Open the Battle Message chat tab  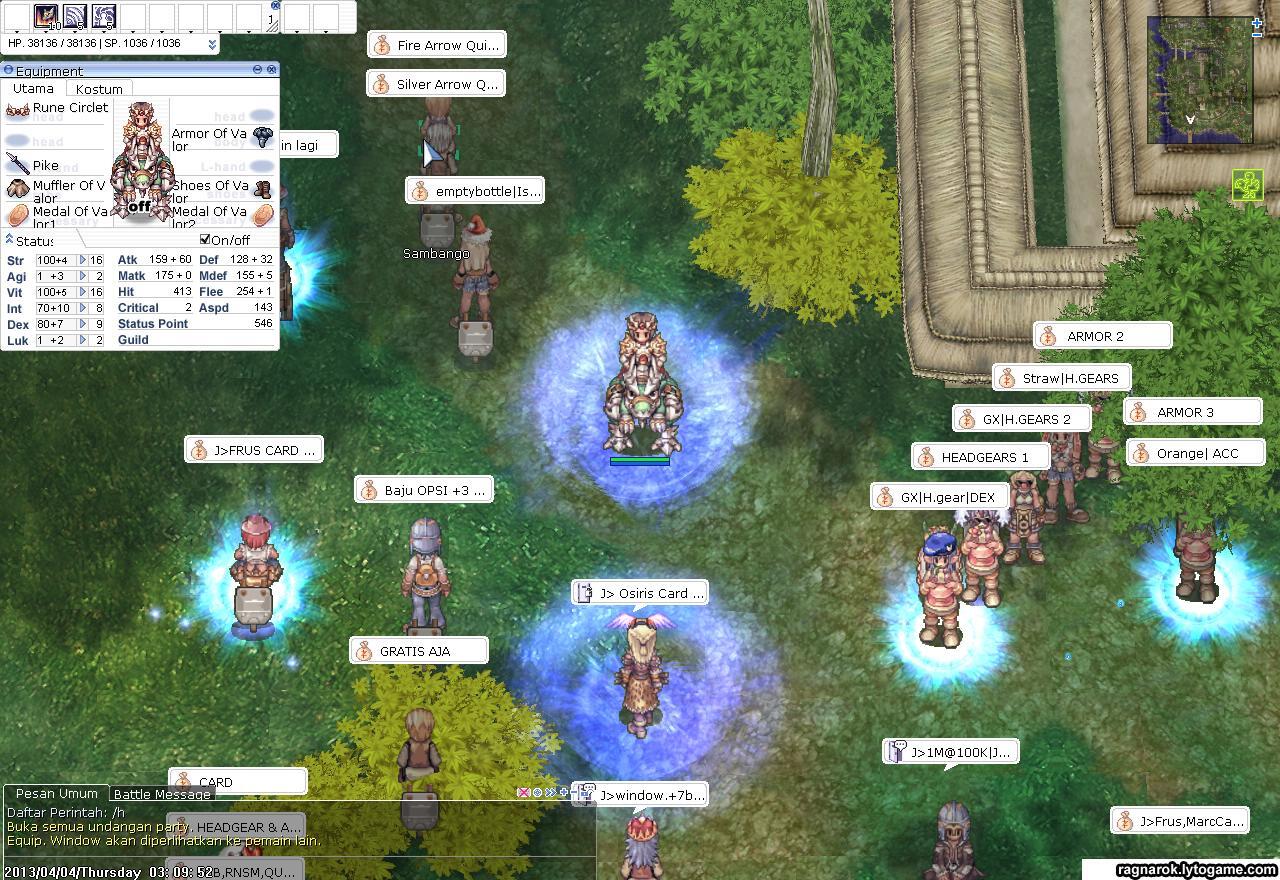[161, 794]
